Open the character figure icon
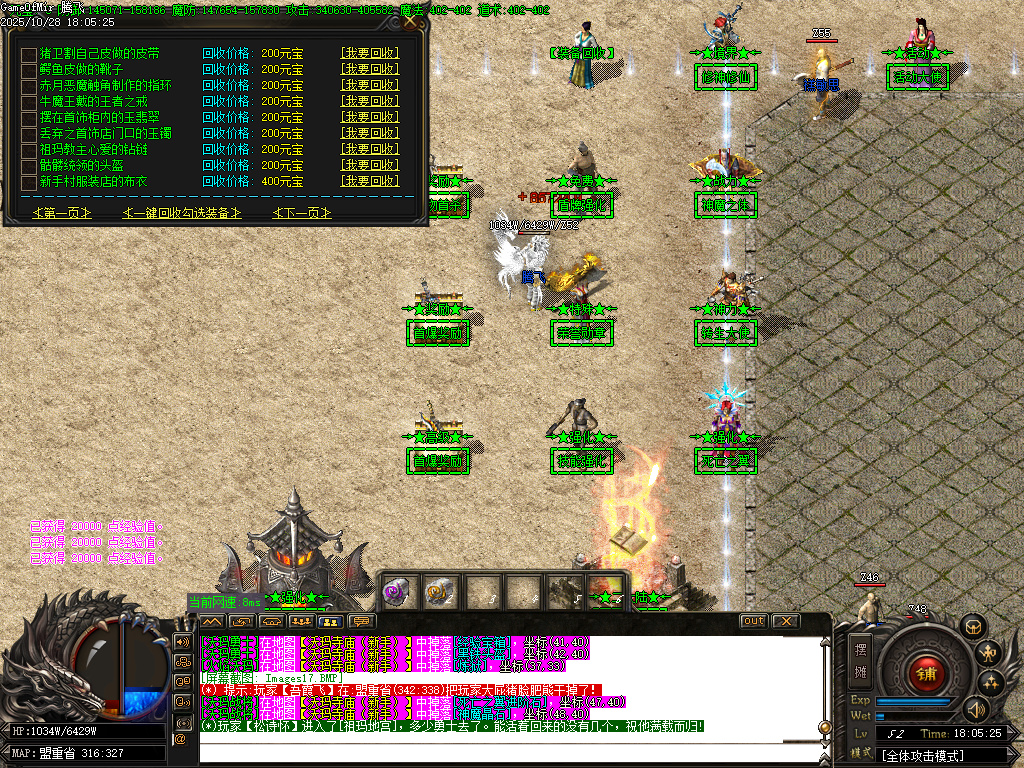 pos(990,653)
